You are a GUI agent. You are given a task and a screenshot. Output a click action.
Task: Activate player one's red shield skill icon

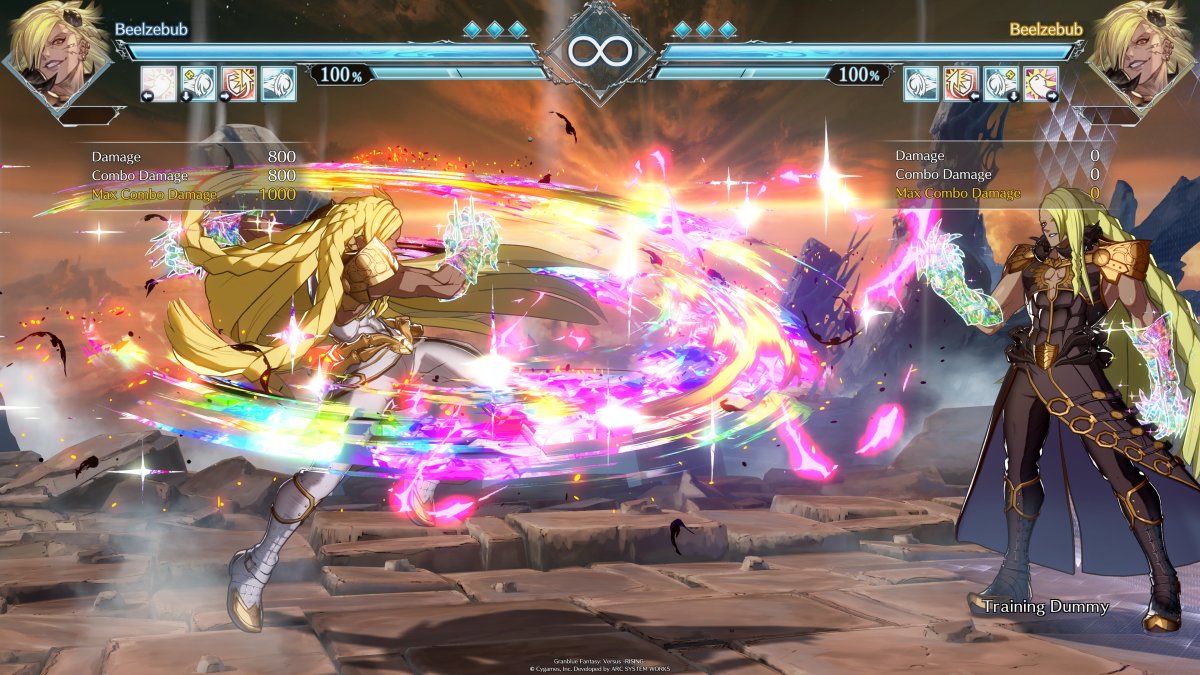coord(238,84)
